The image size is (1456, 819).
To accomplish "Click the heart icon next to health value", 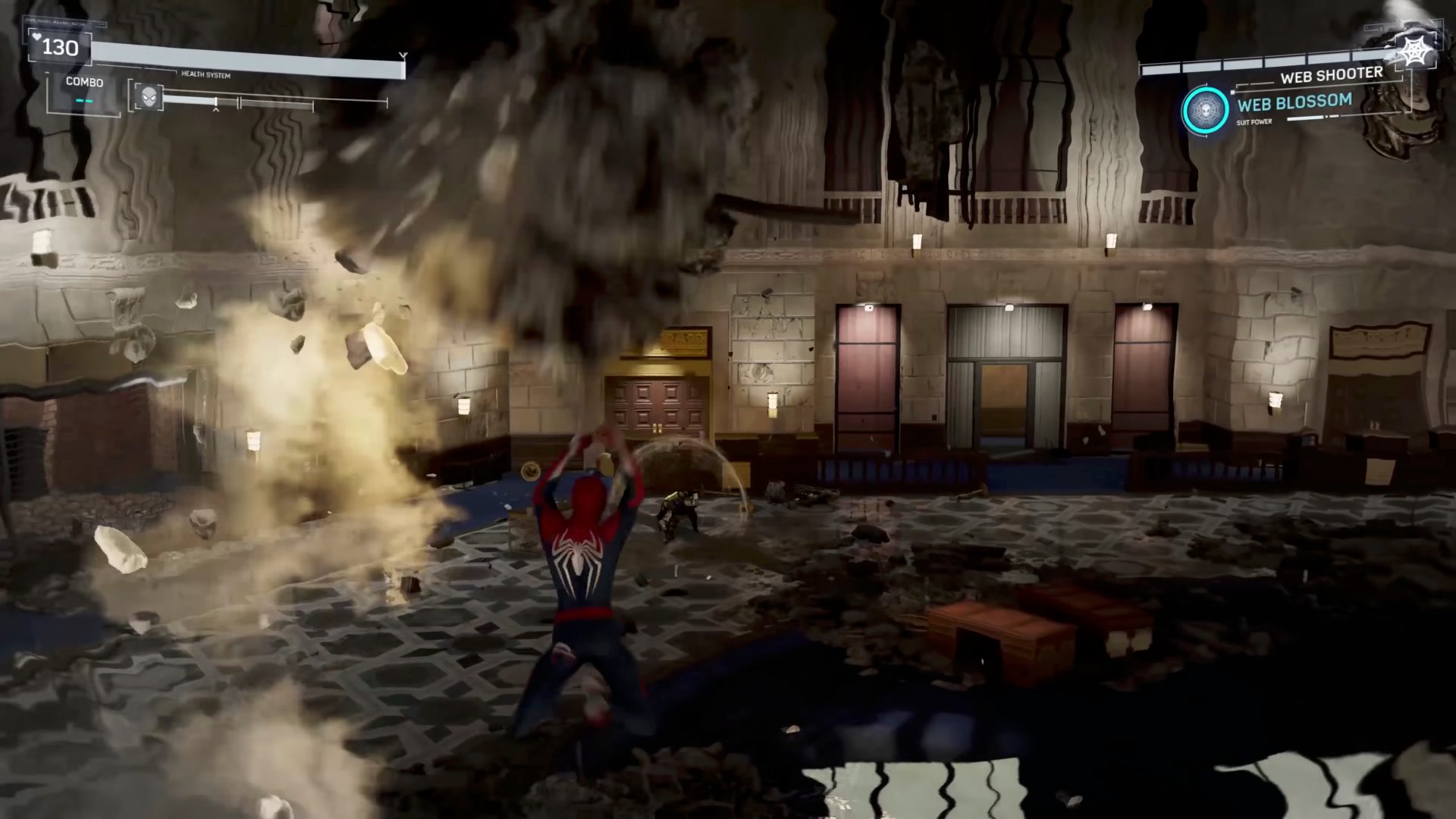I will coord(36,38).
